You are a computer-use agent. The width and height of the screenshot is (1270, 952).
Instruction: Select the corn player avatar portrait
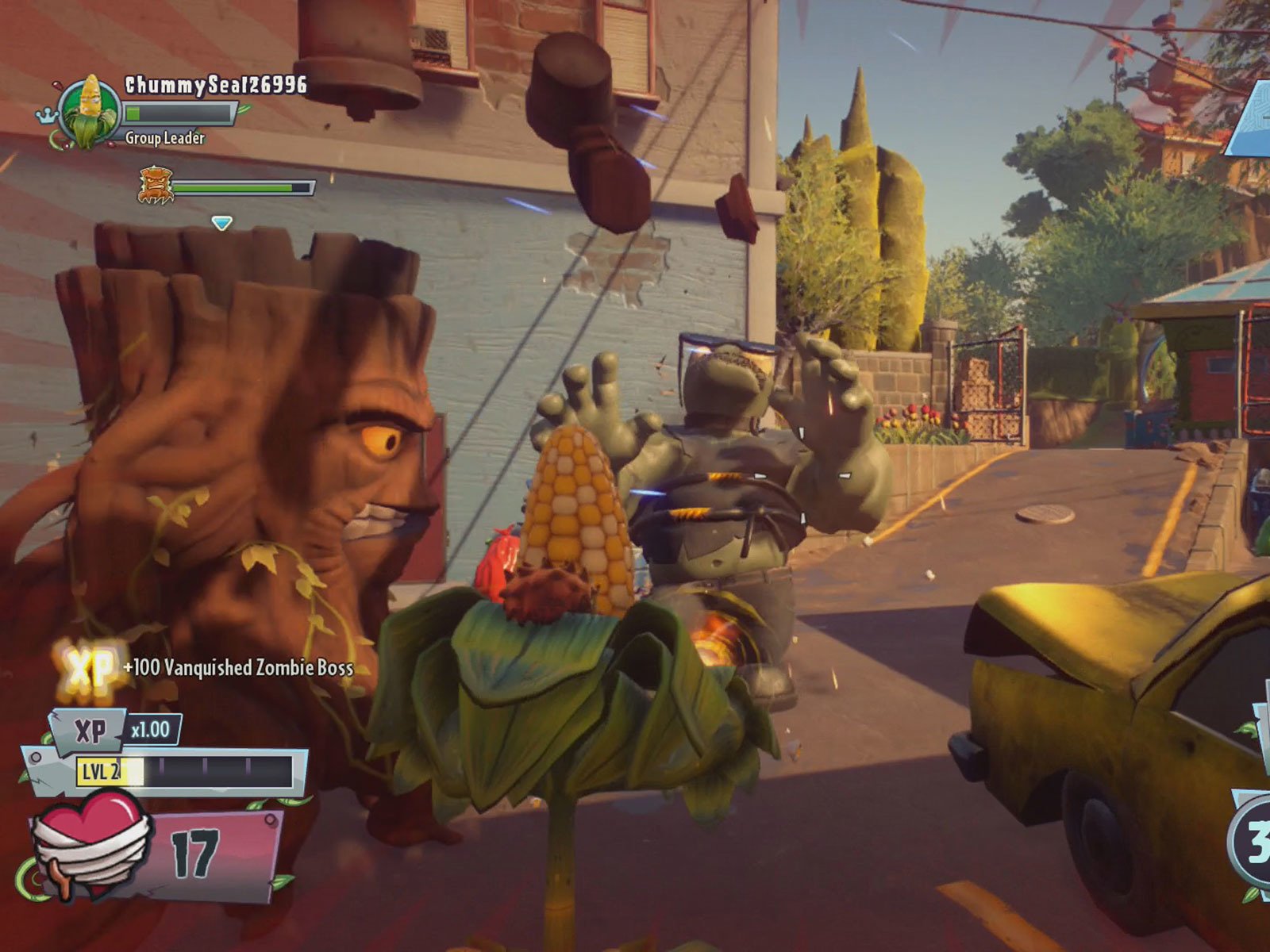pyautogui.click(x=90, y=109)
